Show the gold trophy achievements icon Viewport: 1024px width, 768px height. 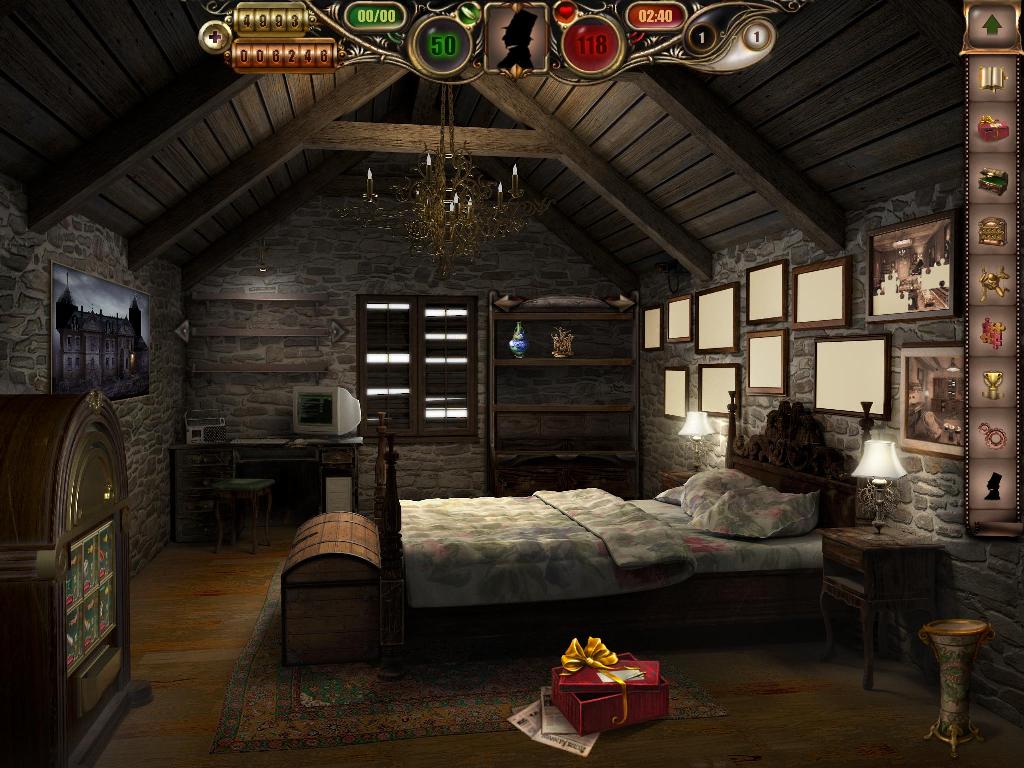[x=992, y=384]
